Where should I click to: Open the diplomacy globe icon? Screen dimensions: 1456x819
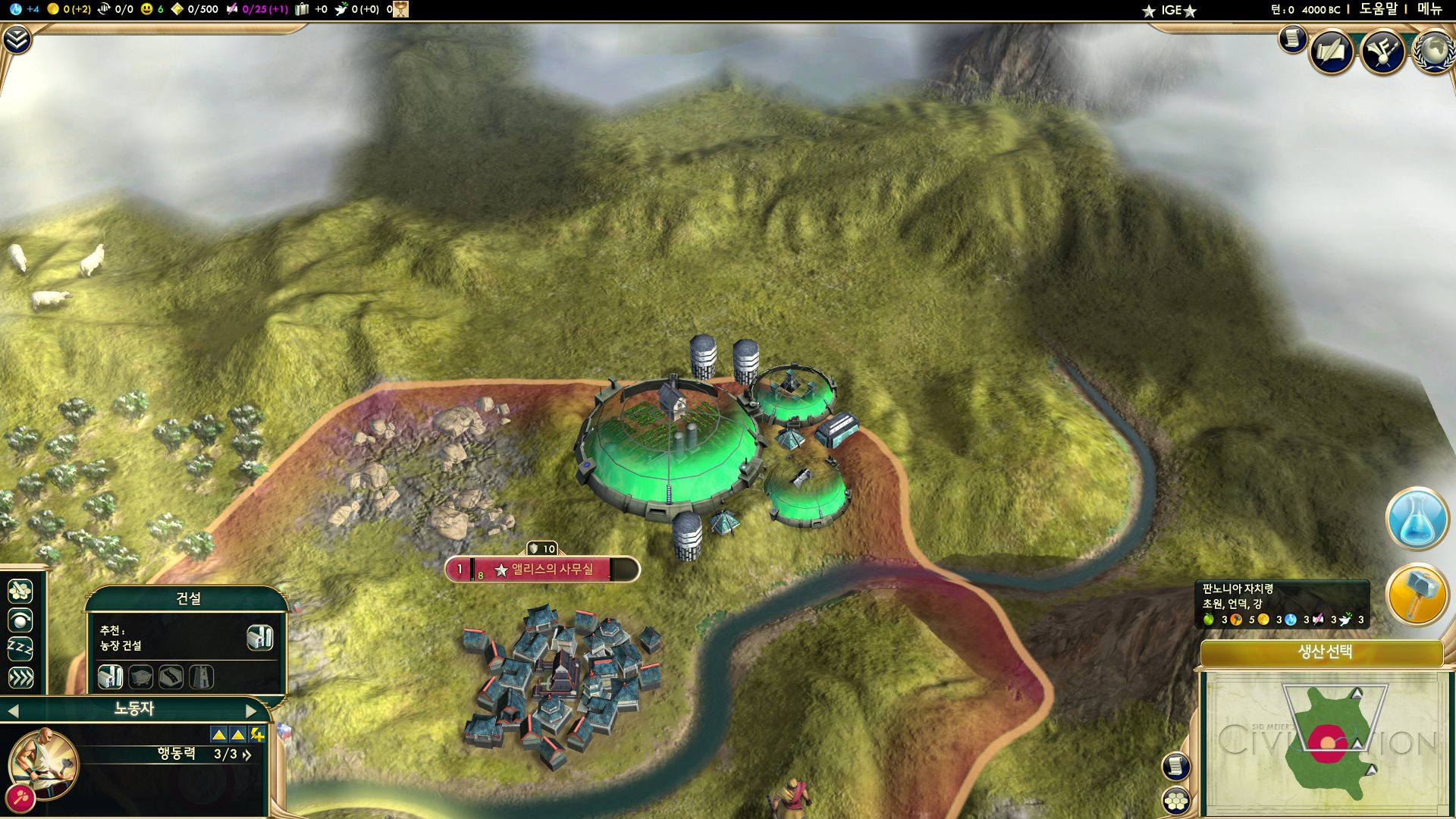pos(1432,52)
